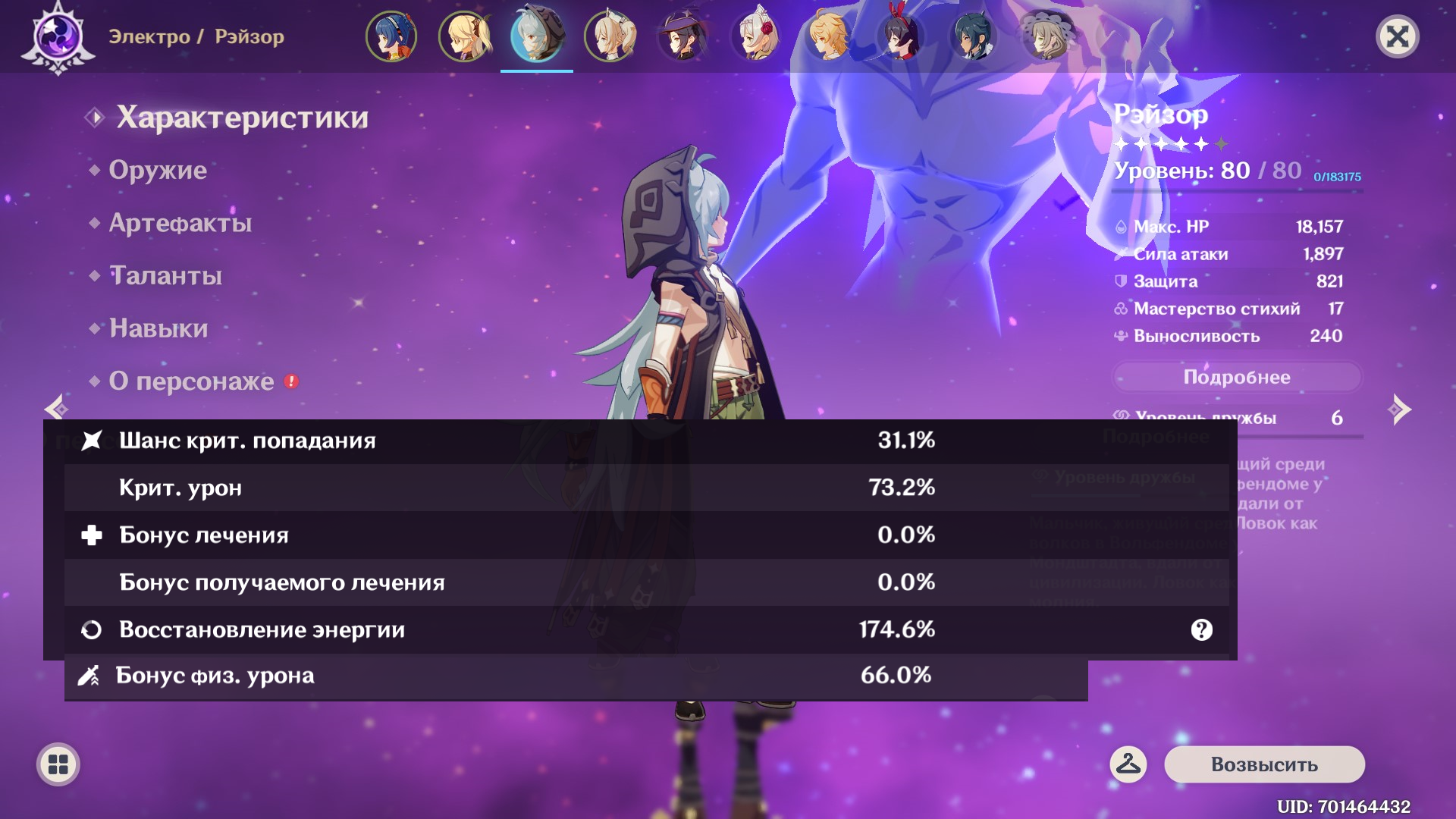Viewport: 1456px width, 819px height.
Task: Open the Оружие (weapon) menu entry
Action: (x=158, y=170)
